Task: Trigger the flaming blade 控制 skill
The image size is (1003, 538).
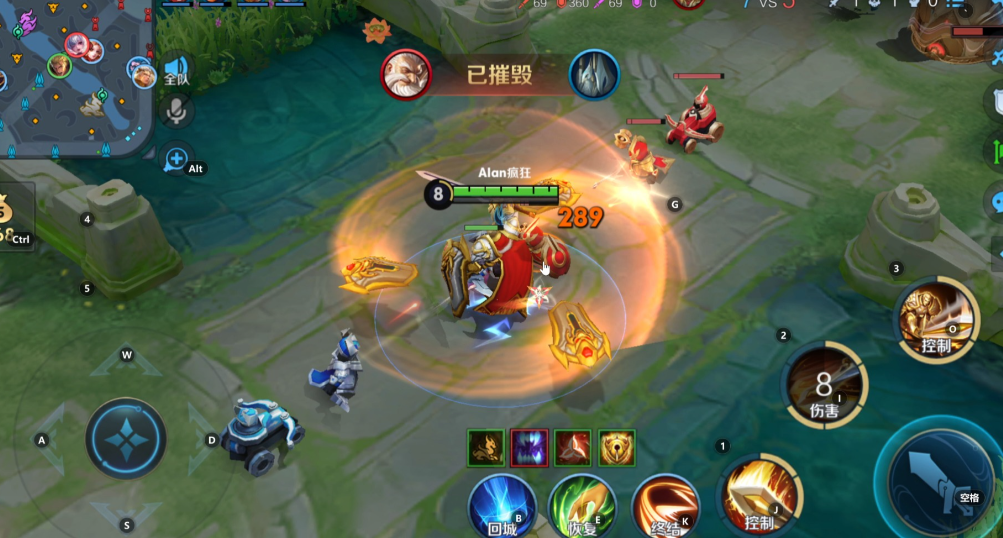Action: pyautogui.click(x=761, y=494)
